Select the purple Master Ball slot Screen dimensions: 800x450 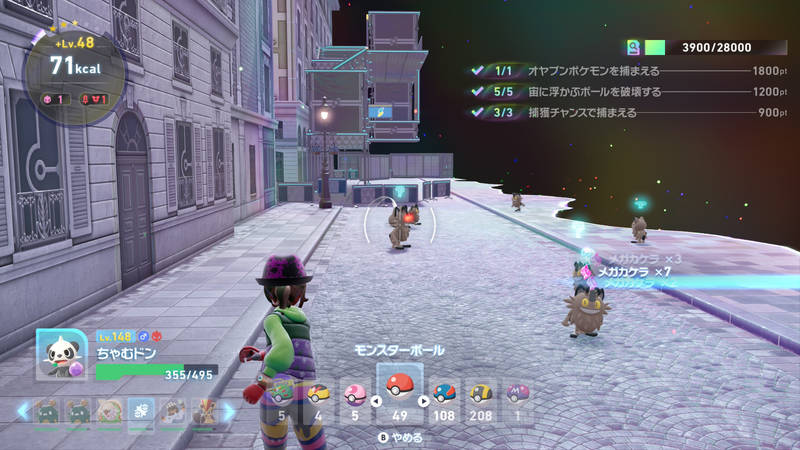pos(518,394)
